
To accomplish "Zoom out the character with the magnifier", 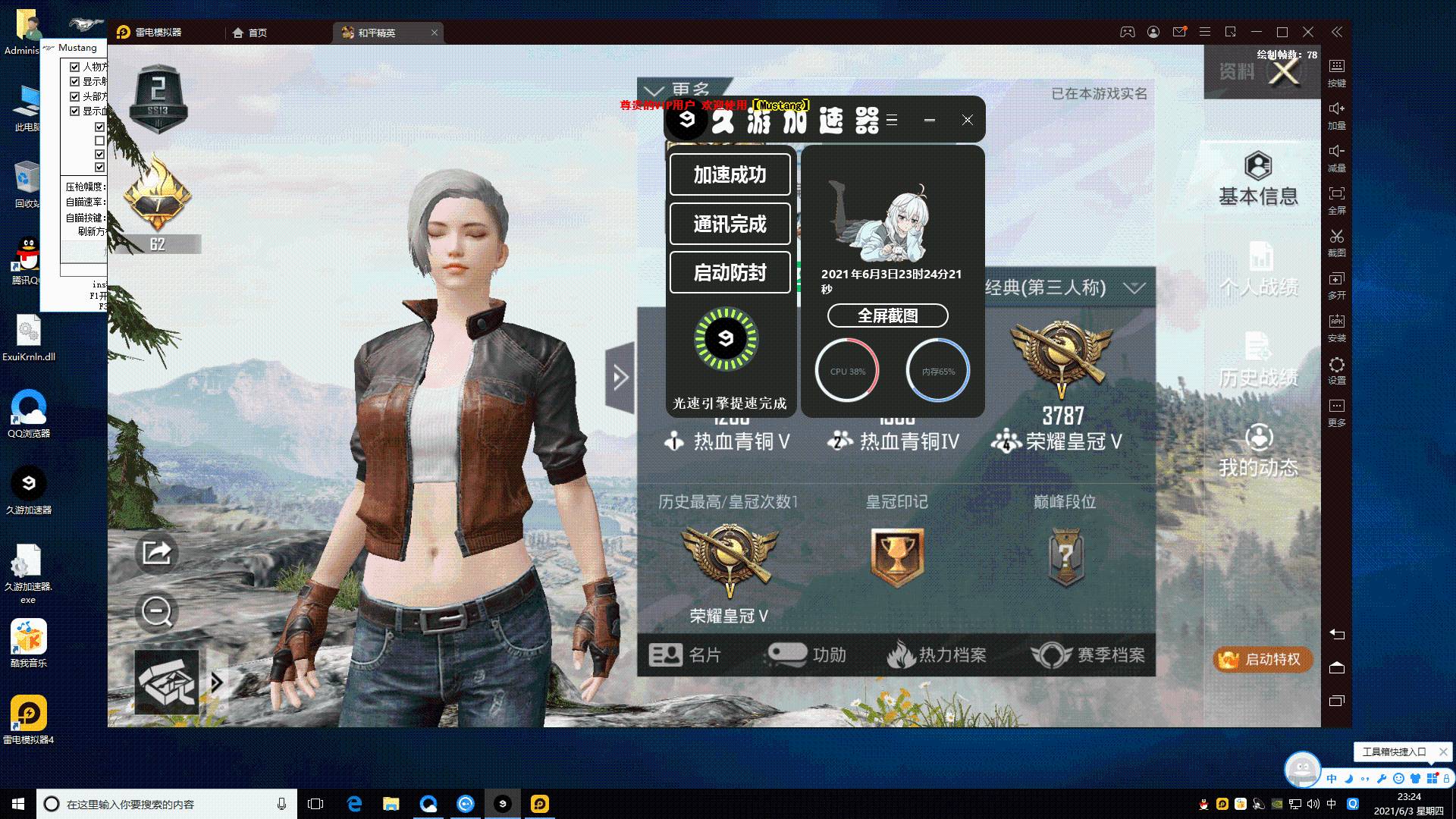I will pos(157,611).
